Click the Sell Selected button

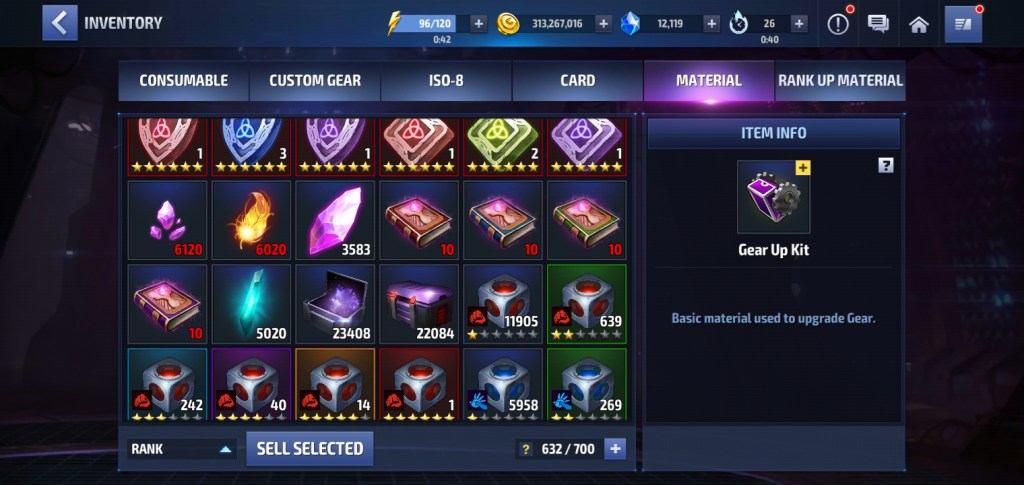click(310, 449)
